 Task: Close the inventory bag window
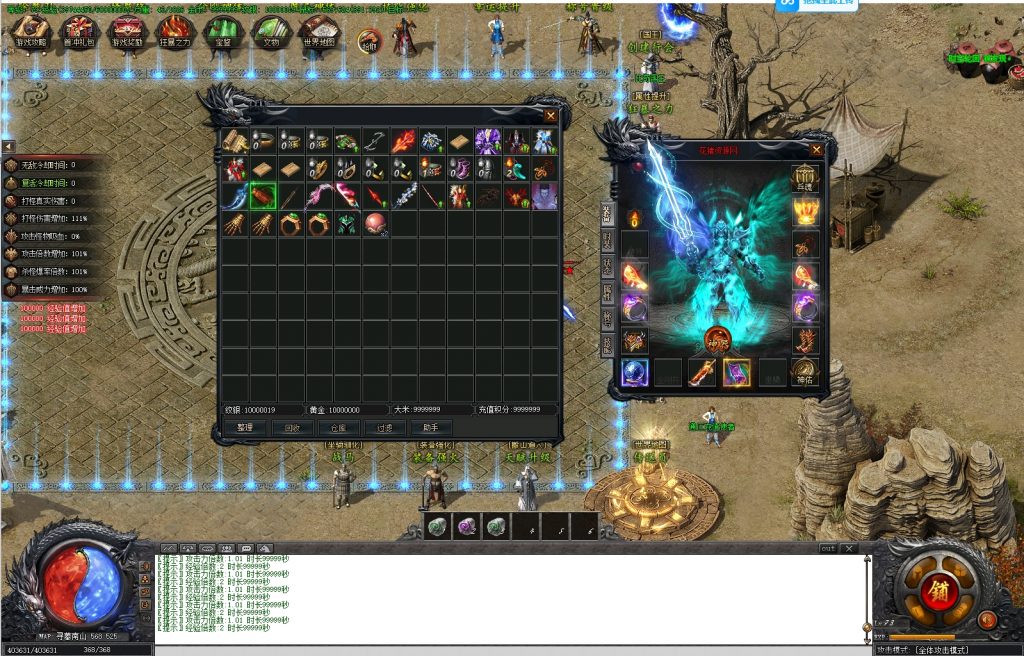click(550, 116)
